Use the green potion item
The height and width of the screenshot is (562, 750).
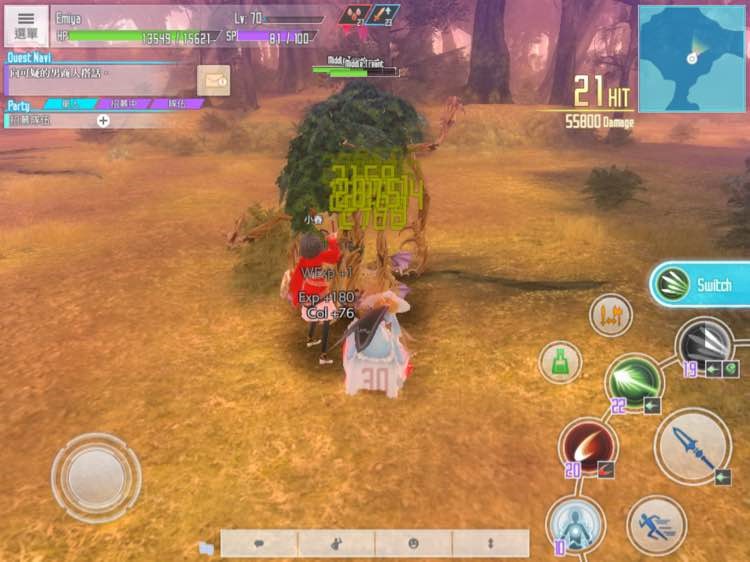pos(561,362)
